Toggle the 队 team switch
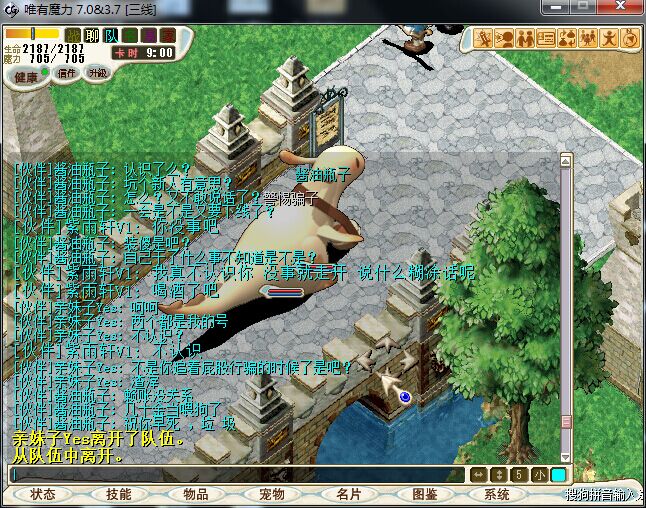 click(x=111, y=36)
